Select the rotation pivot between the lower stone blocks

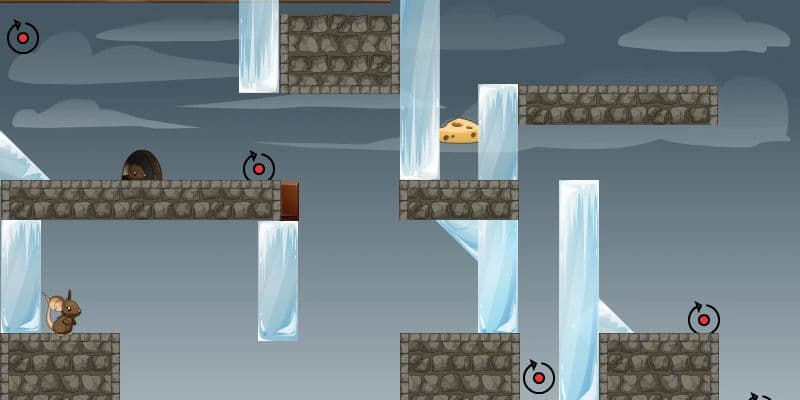(x=539, y=377)
